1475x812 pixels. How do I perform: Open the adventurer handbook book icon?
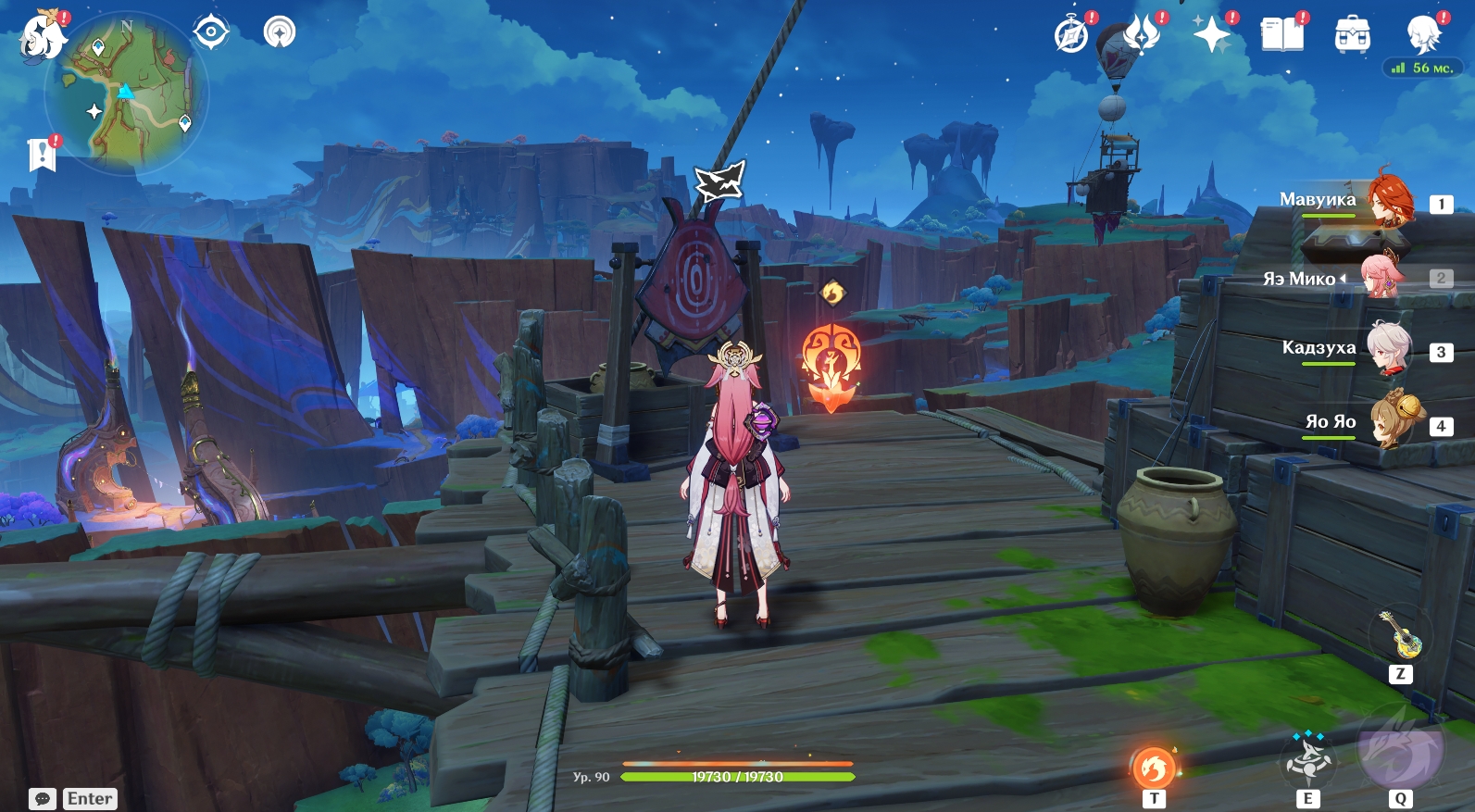pos(1282,35)
